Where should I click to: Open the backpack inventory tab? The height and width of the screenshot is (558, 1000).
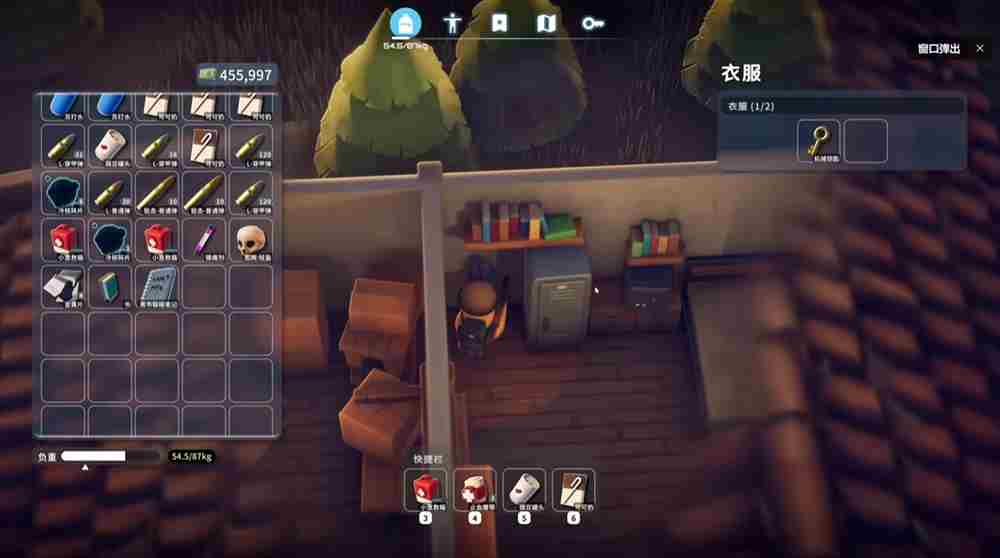(405, 24)
